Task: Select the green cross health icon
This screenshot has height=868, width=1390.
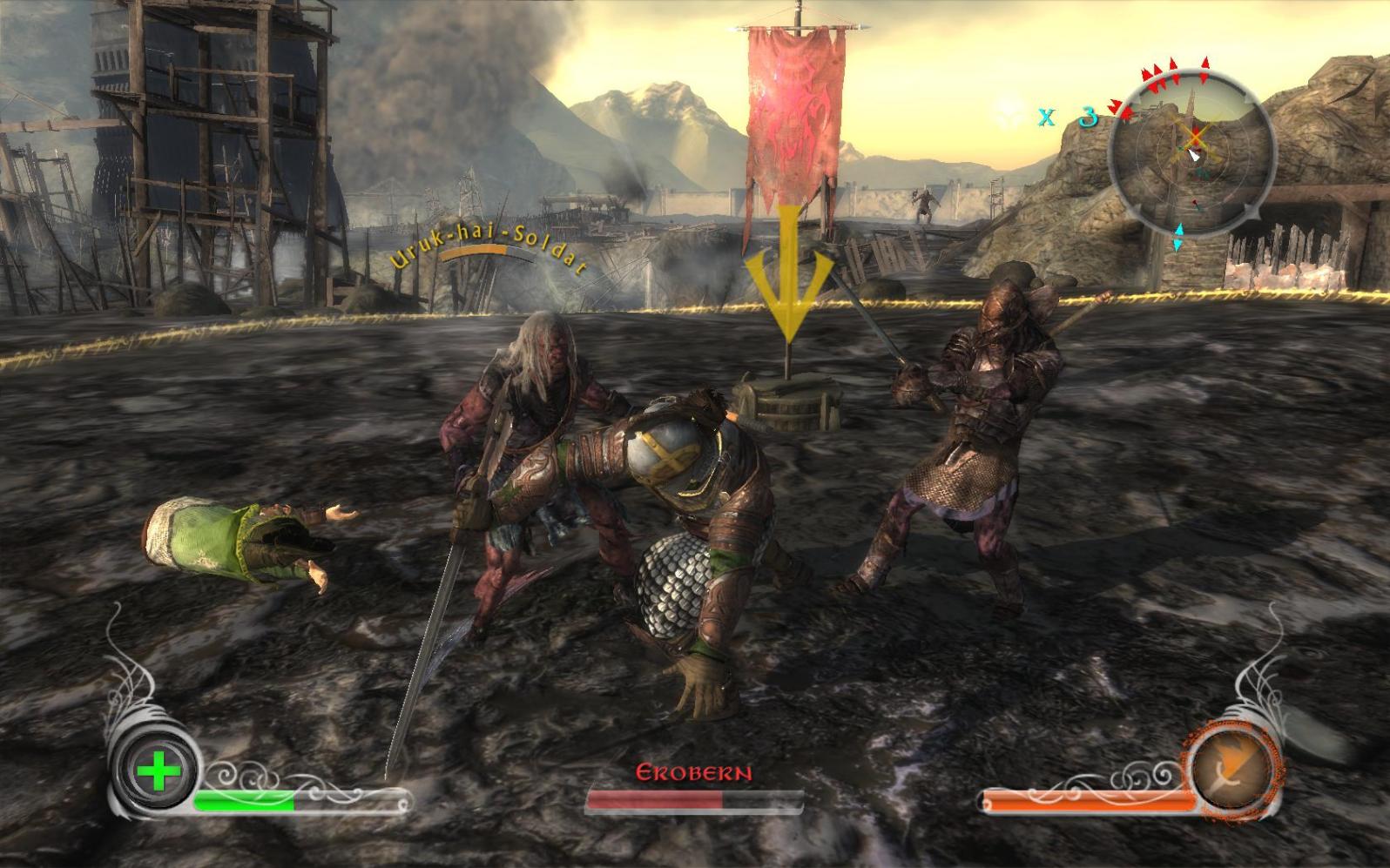Action: [158, 772]
